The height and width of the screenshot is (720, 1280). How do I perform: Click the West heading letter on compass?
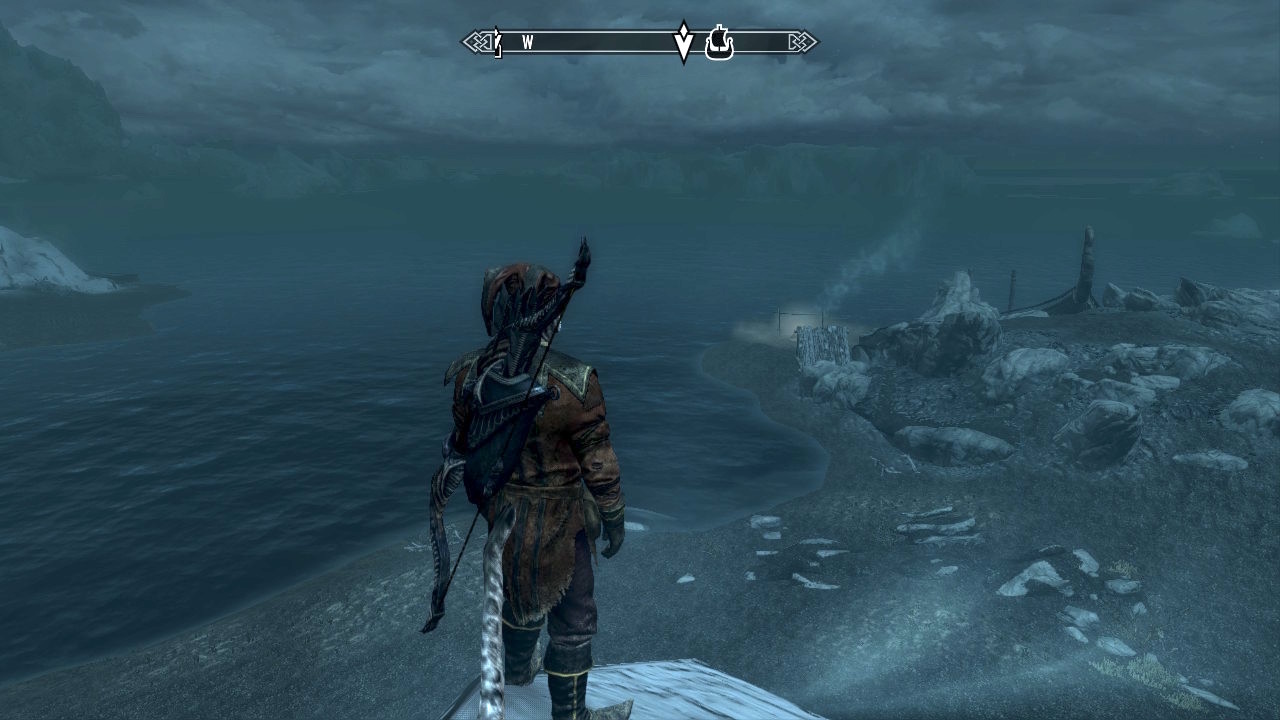pyautogui.click(x=527, y=42)
